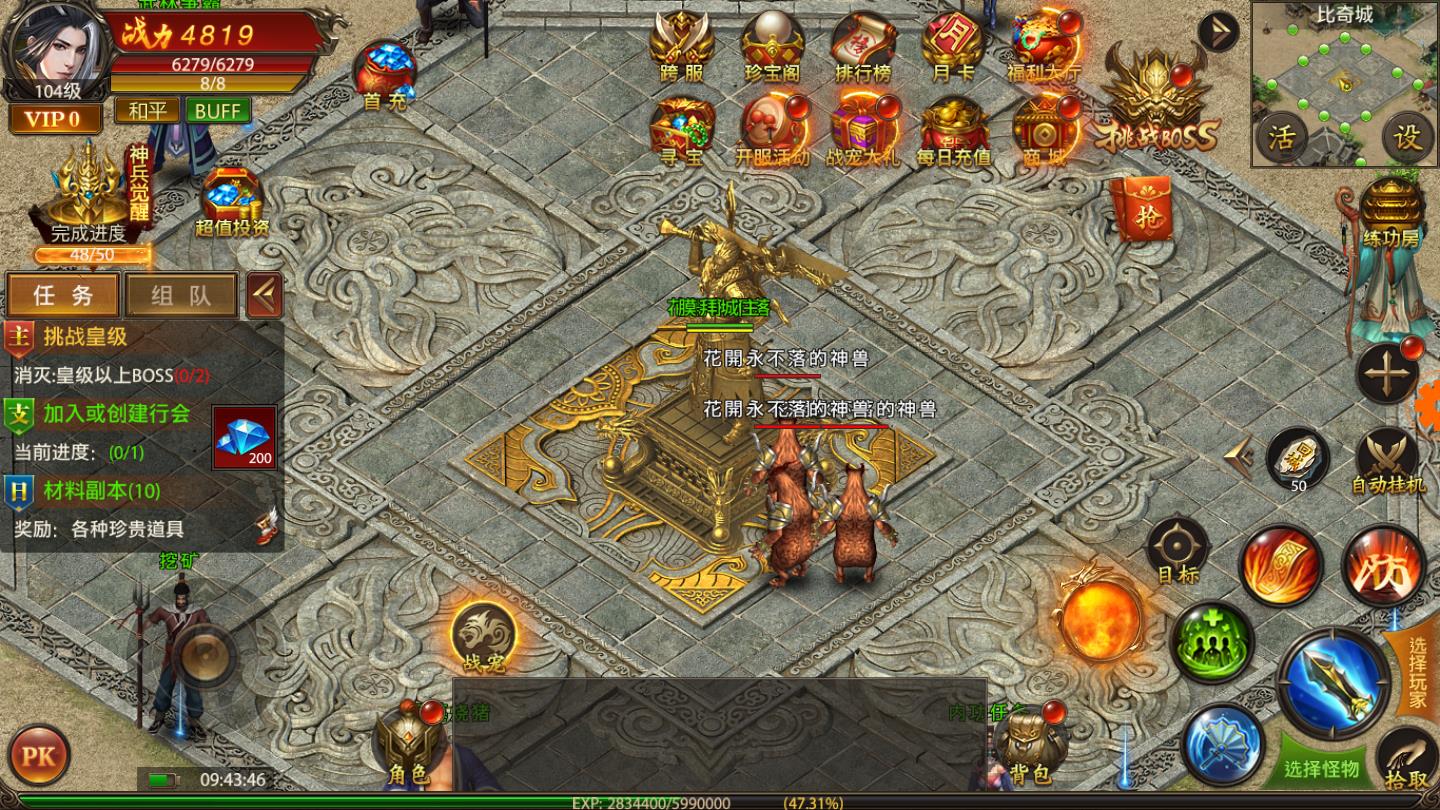
Task: Open the 背包 backpack
Action: coord(1030,746)
